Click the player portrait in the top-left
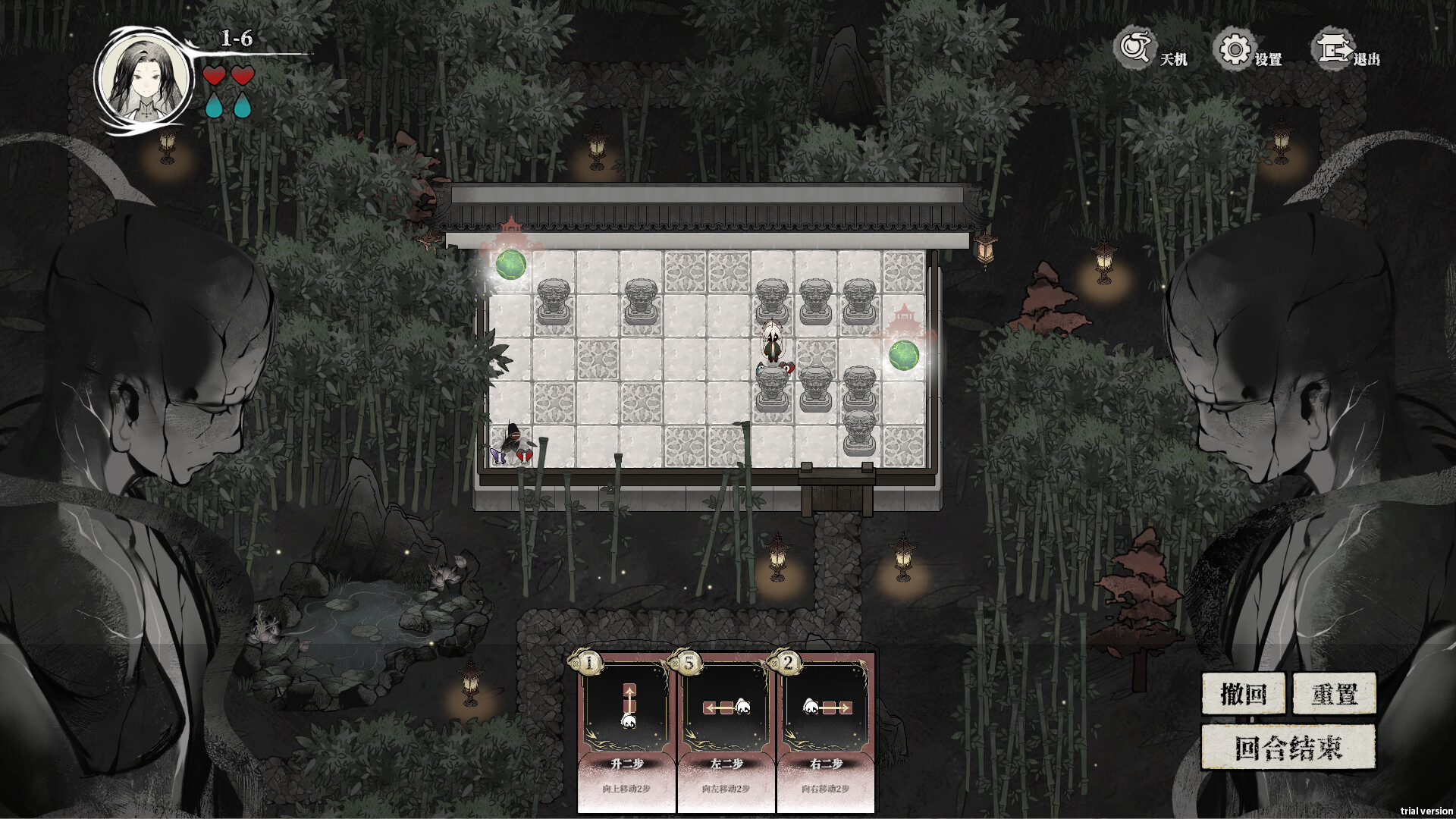 (x=144, y=76)
